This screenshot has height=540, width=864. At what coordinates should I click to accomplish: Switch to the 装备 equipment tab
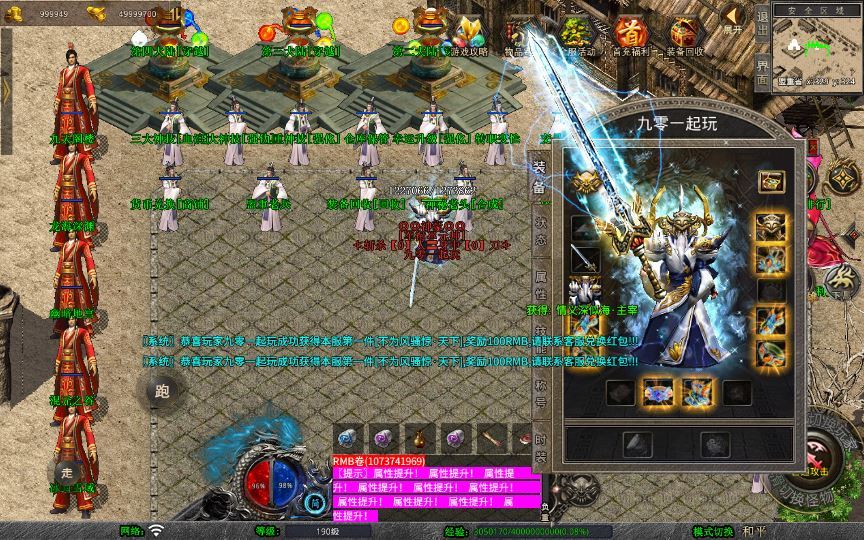click(539, 177)
